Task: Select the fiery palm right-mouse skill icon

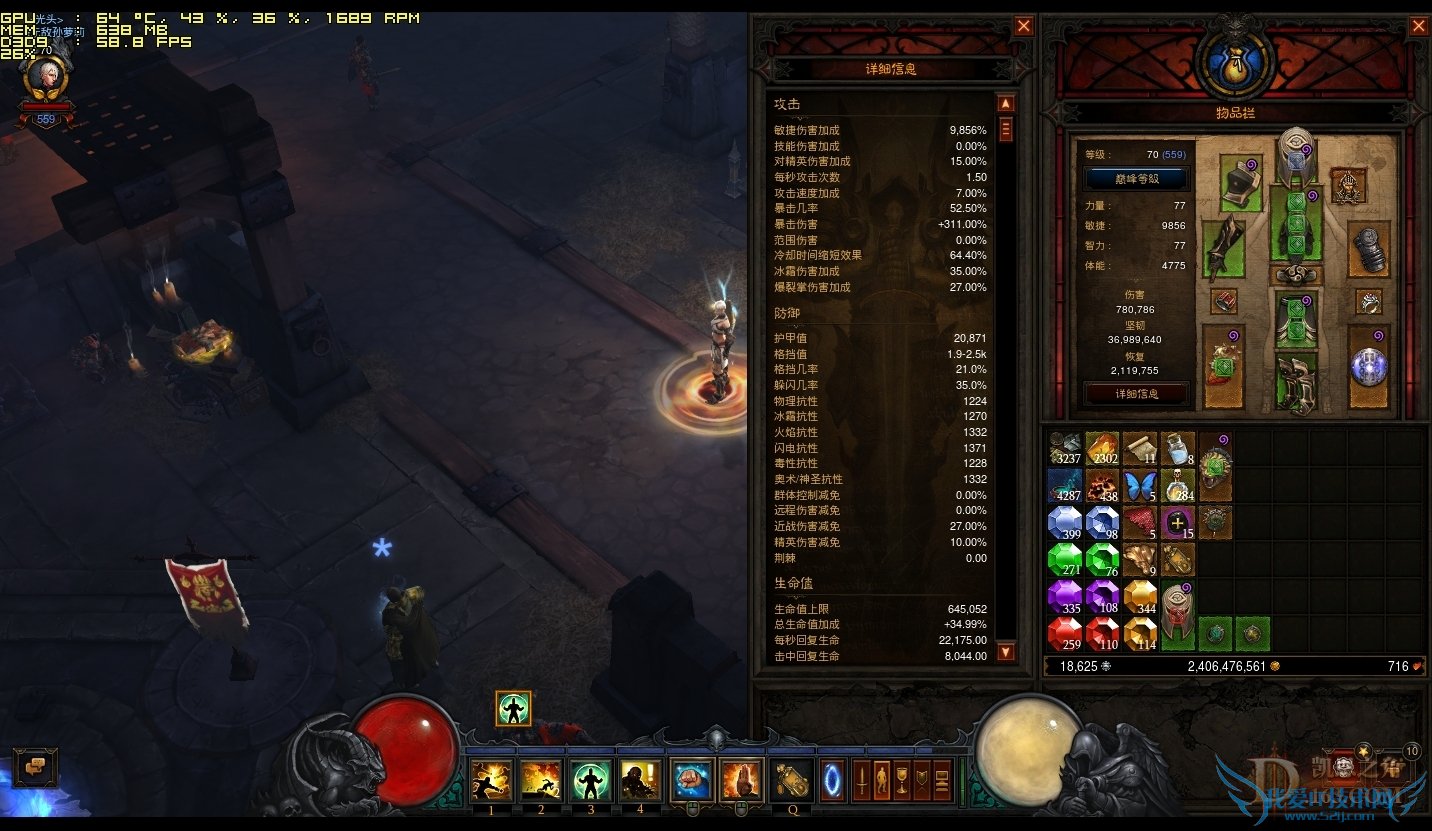Action: [x=742, y=778]
